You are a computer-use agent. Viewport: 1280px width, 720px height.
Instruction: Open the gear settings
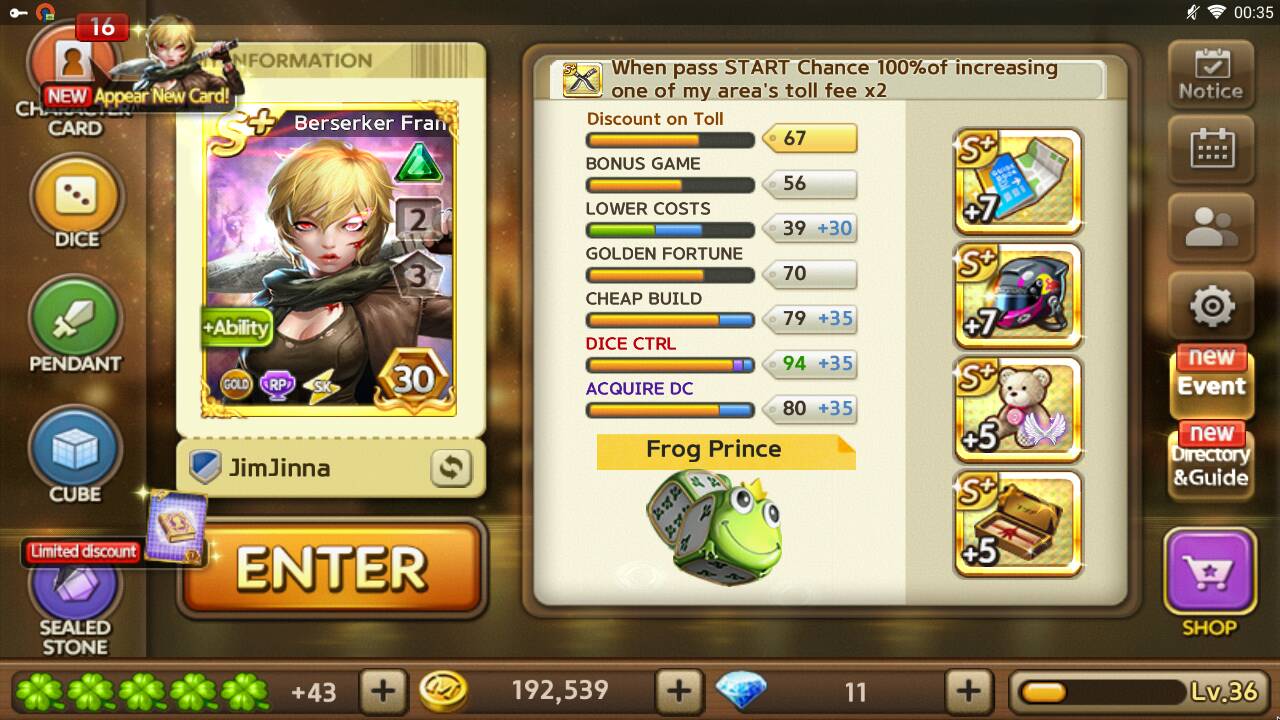[x=1210, y=306]
